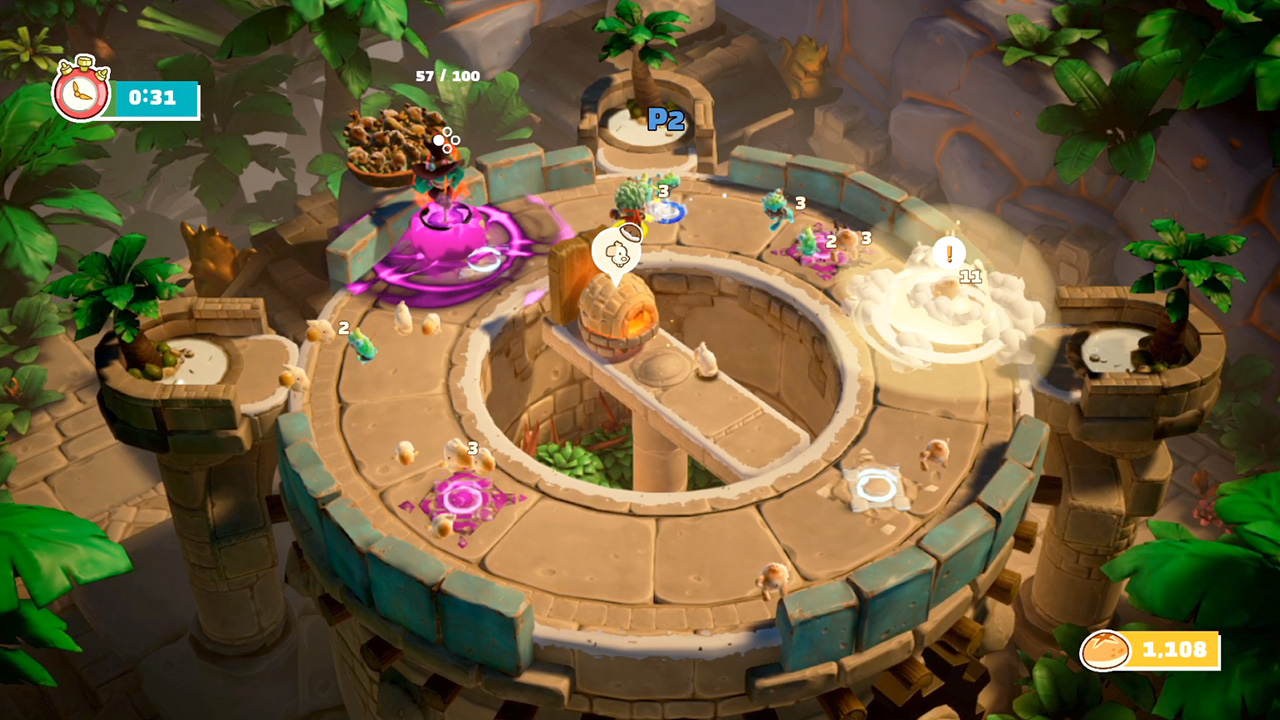
Task: Click the small dough creature on the seesaw plank
Action: point(705,360)
